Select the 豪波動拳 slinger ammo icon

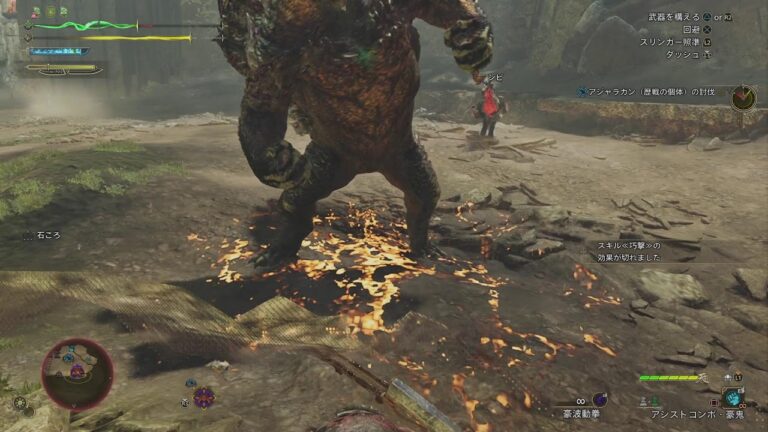pos(600,399)
